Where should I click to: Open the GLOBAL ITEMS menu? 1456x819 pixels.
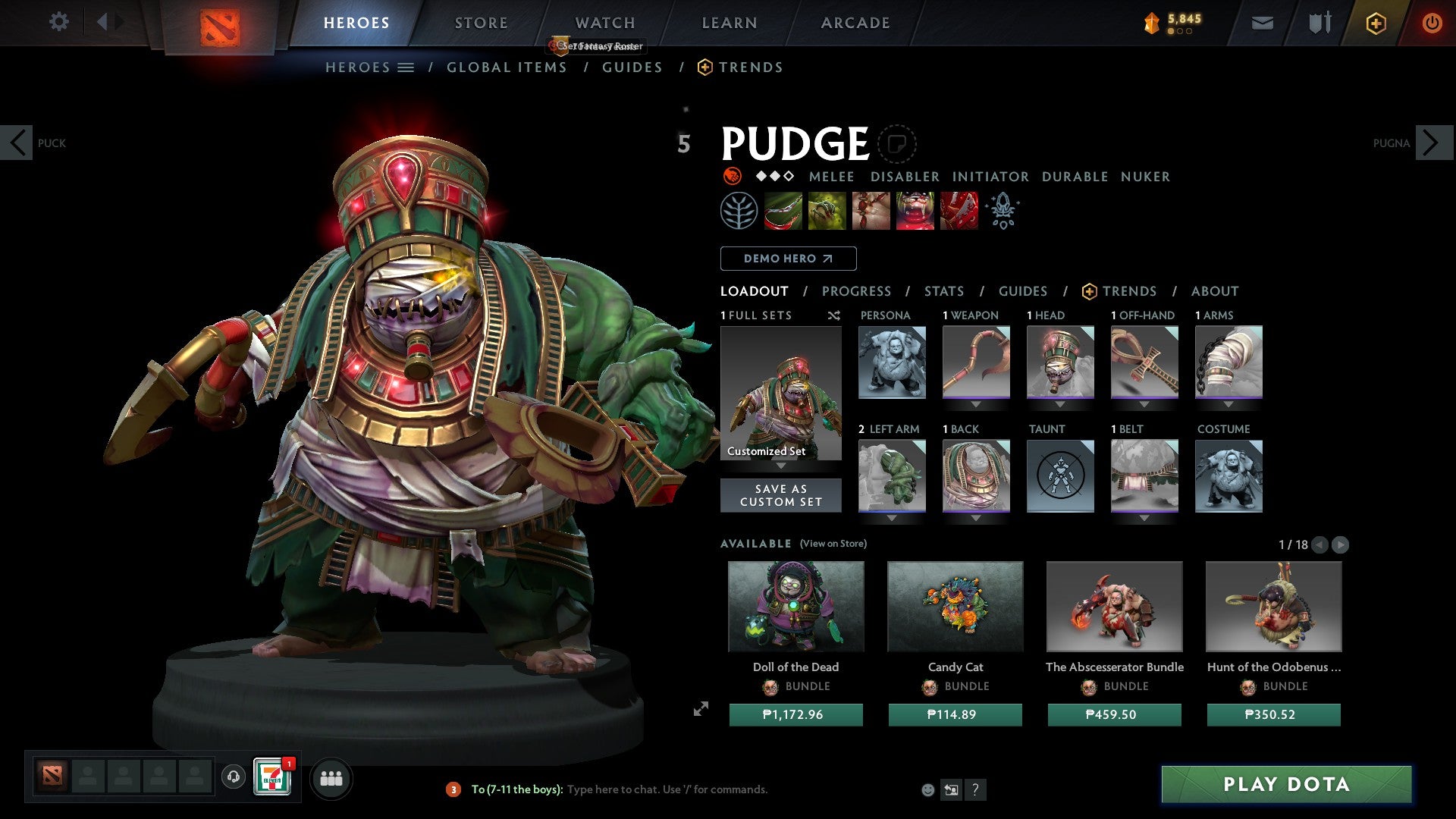[x=507, y=67]
